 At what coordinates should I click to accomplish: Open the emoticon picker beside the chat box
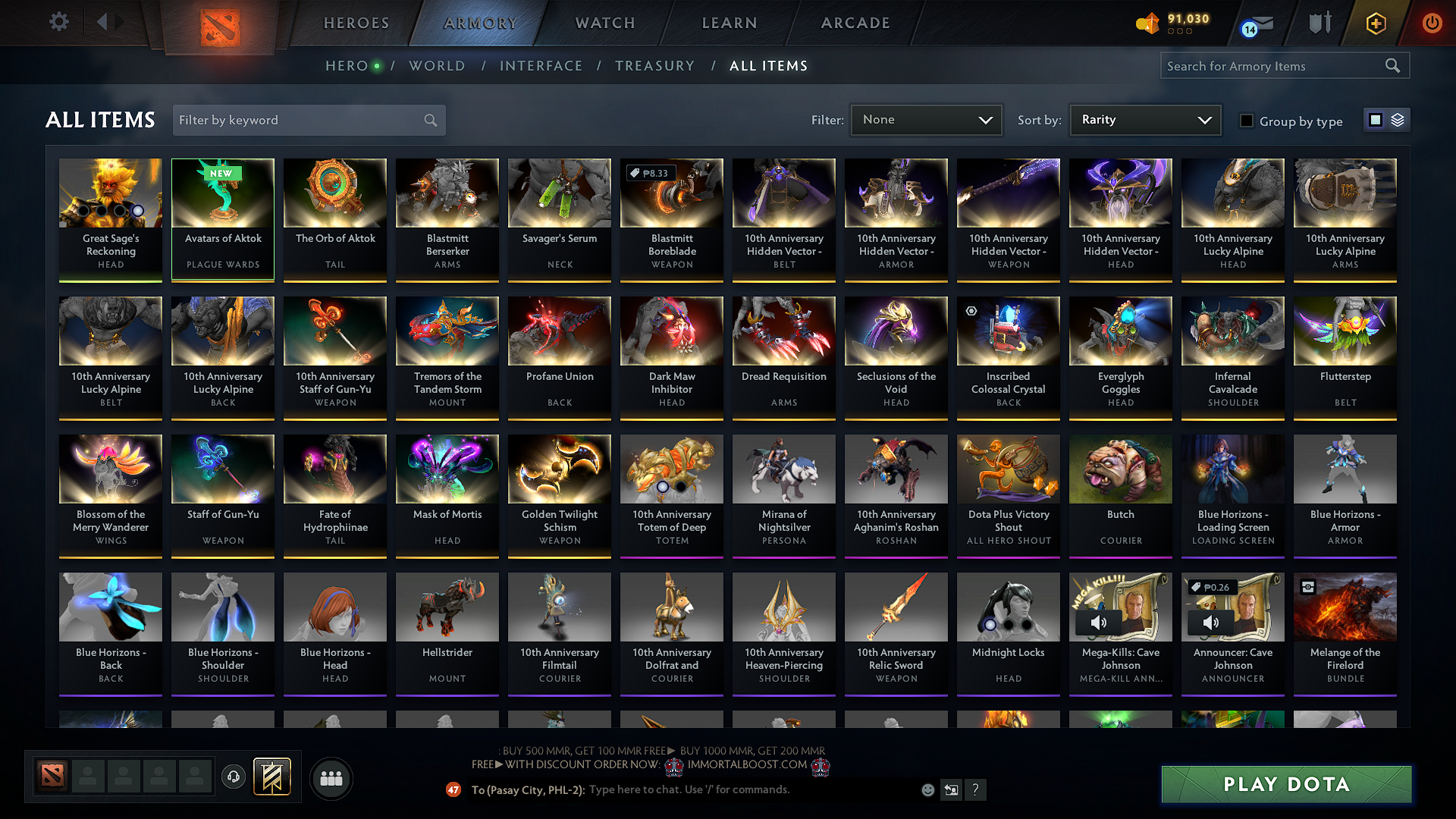927,789
